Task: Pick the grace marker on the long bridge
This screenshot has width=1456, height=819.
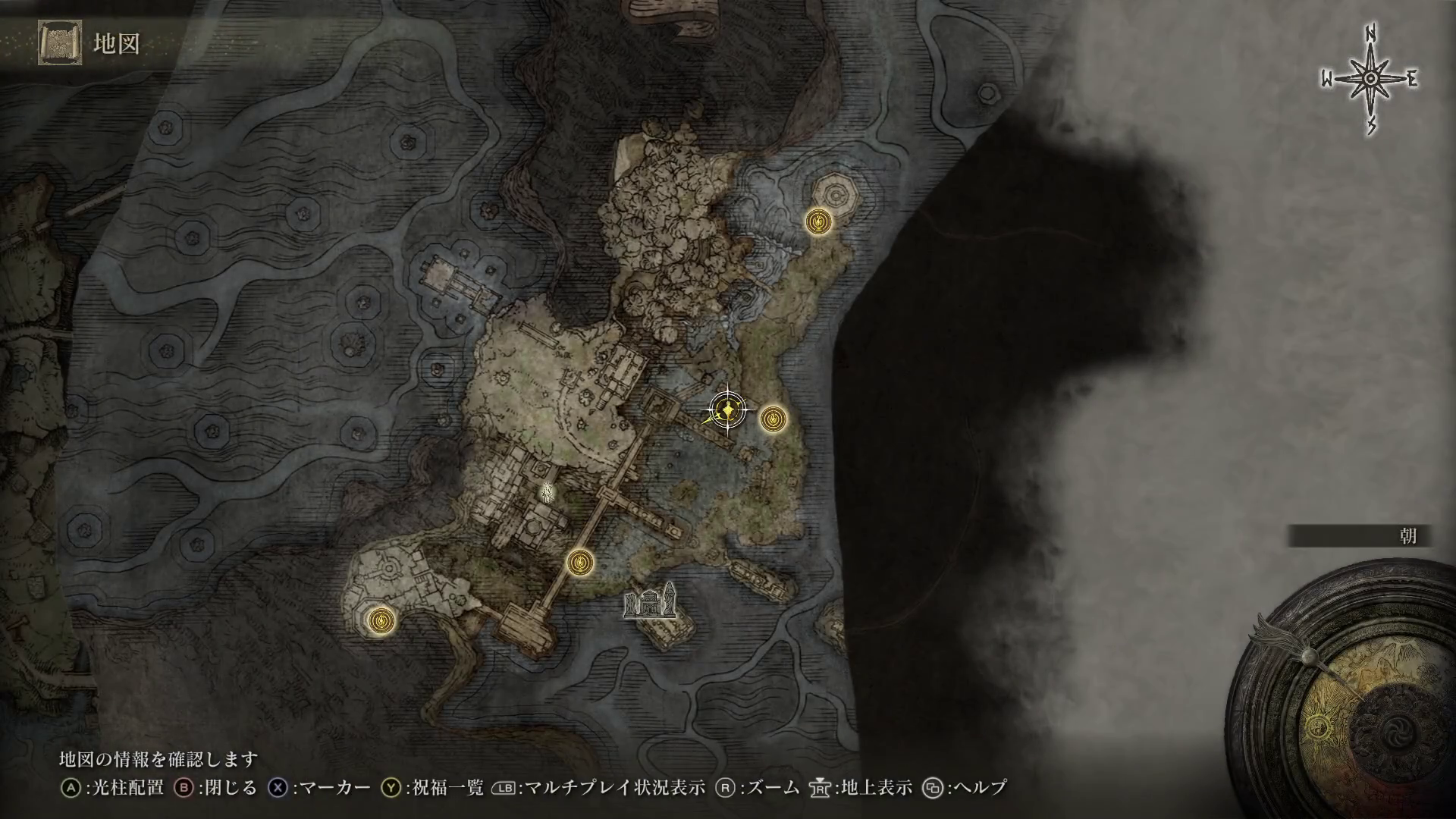Action: pos(580,562)
